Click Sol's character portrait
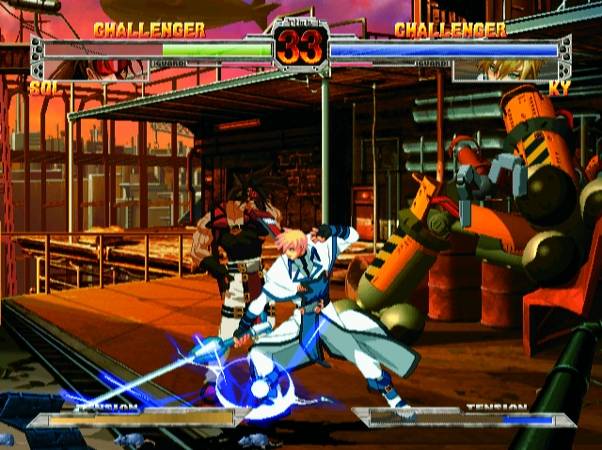Image resolution: width=602 pixels, height=450 pixels. (x=97, y=70)
